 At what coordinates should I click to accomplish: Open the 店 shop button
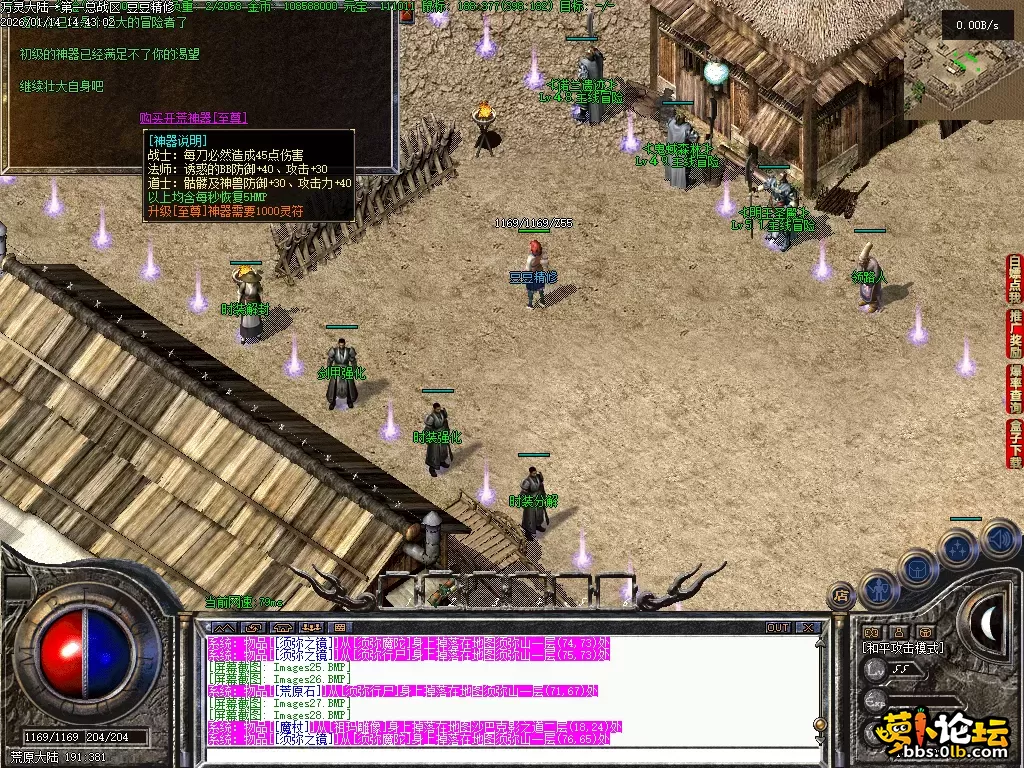841,596
